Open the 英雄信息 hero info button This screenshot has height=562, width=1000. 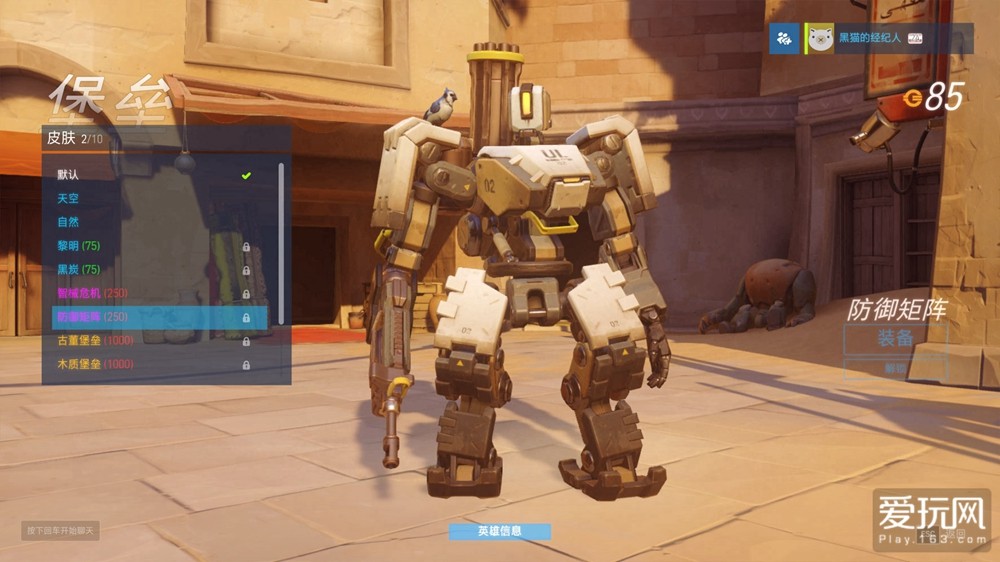(x=500, y=531)
